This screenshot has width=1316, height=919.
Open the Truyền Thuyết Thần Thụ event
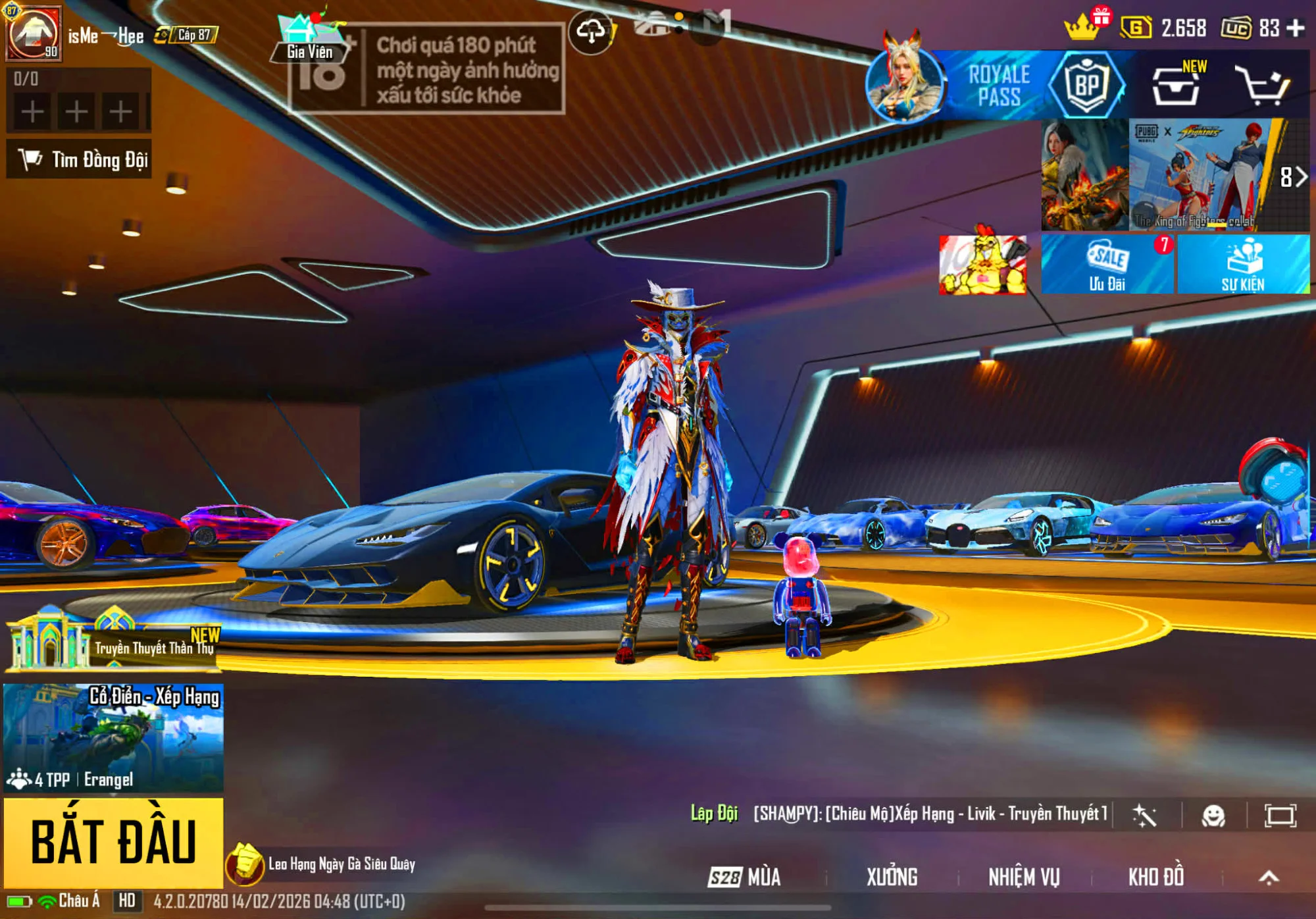(113, 640)
